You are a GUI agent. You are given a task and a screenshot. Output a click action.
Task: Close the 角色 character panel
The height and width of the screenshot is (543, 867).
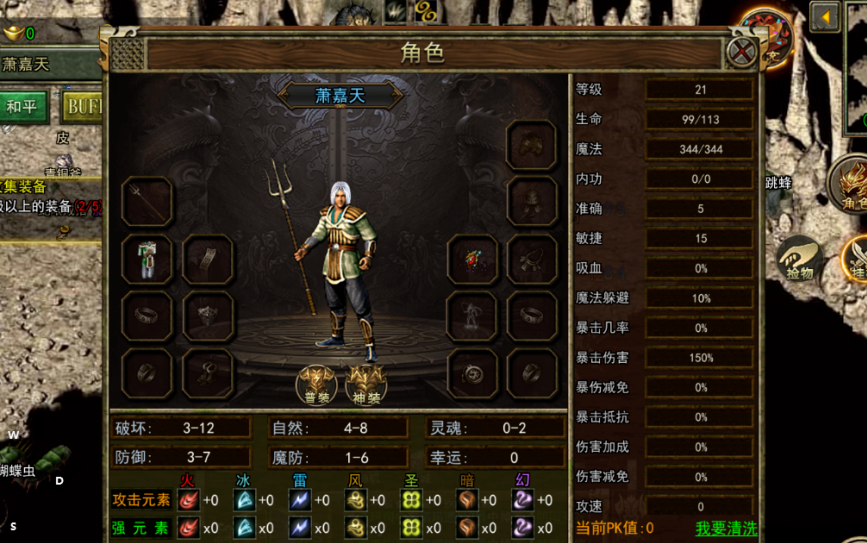(x=741, y=52)
